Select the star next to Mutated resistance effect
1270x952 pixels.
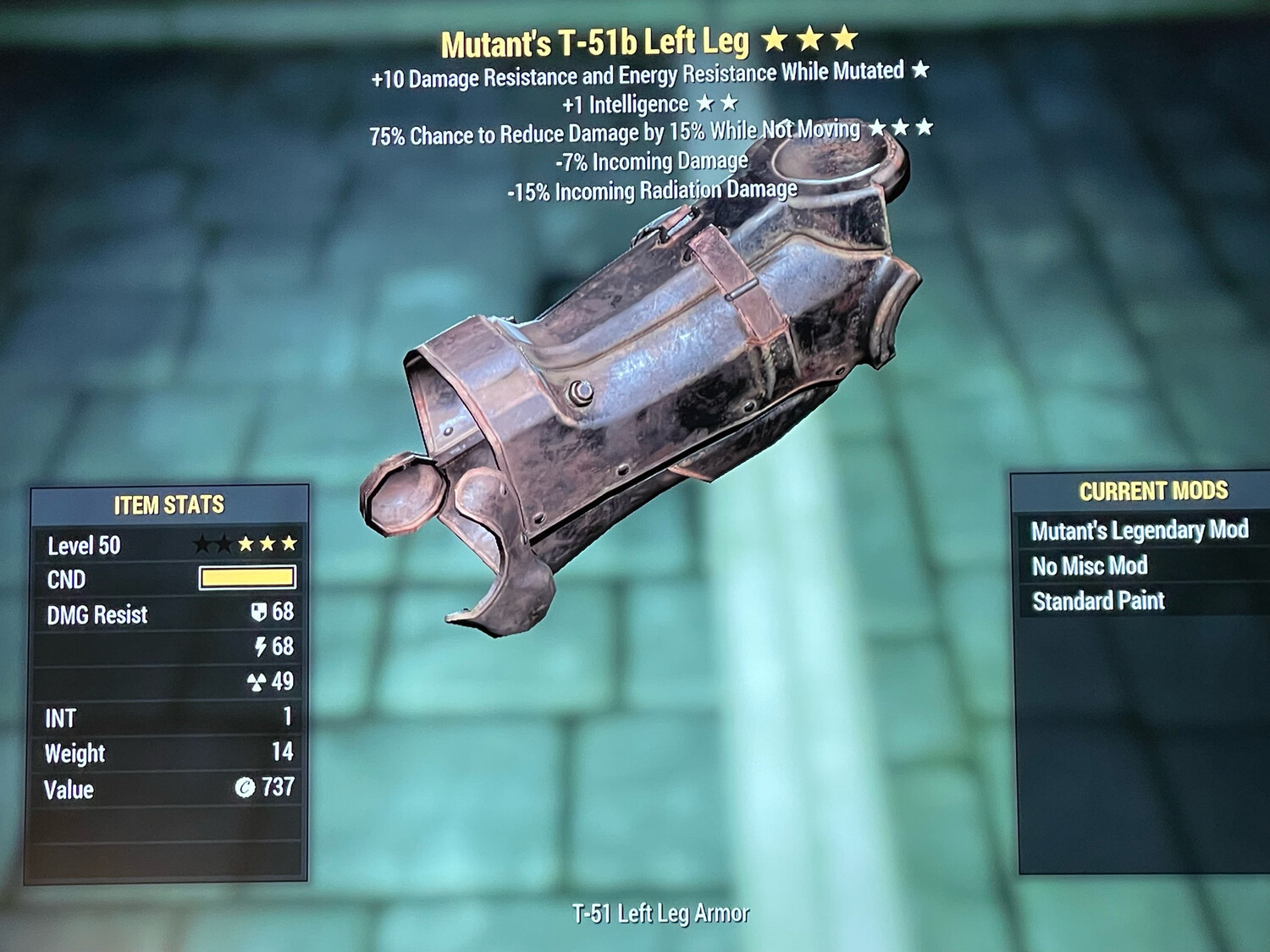[919, 74]
